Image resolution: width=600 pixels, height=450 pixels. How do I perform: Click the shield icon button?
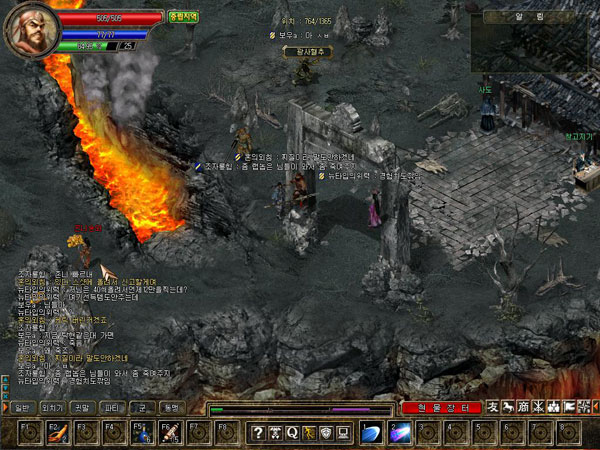[326, 433]
